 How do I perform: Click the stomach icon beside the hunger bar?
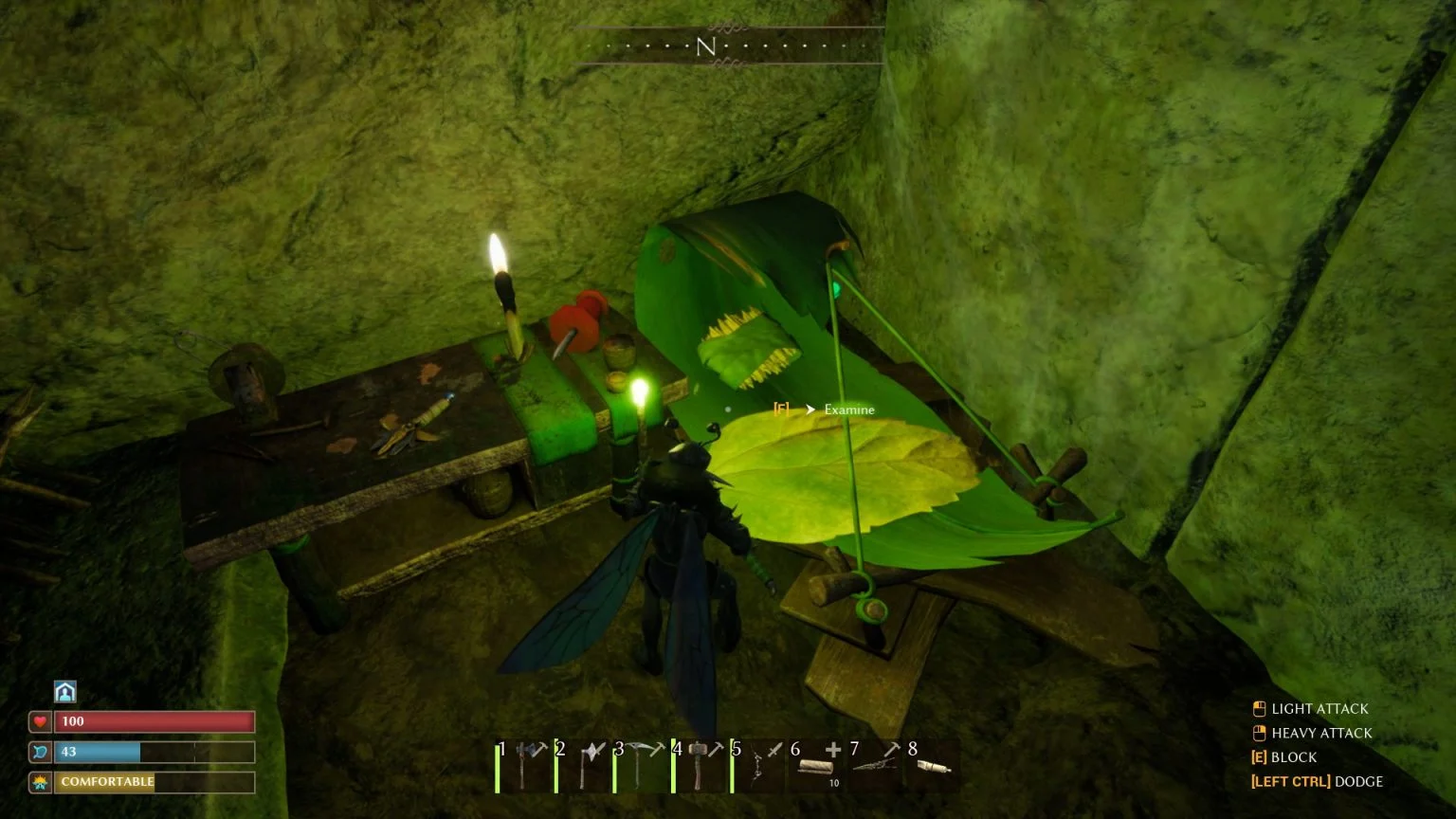[x=39, y=752]
